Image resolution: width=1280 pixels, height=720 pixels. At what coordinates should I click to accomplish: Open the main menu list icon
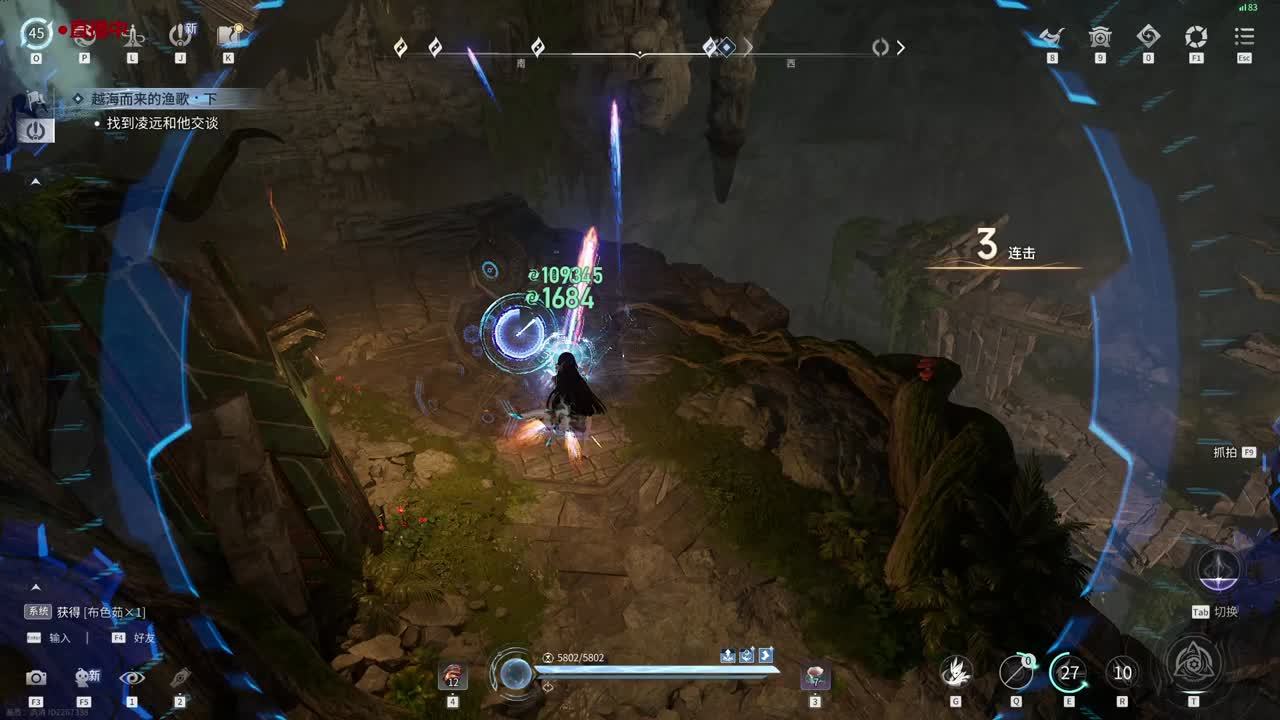(x=1244, y=37)
